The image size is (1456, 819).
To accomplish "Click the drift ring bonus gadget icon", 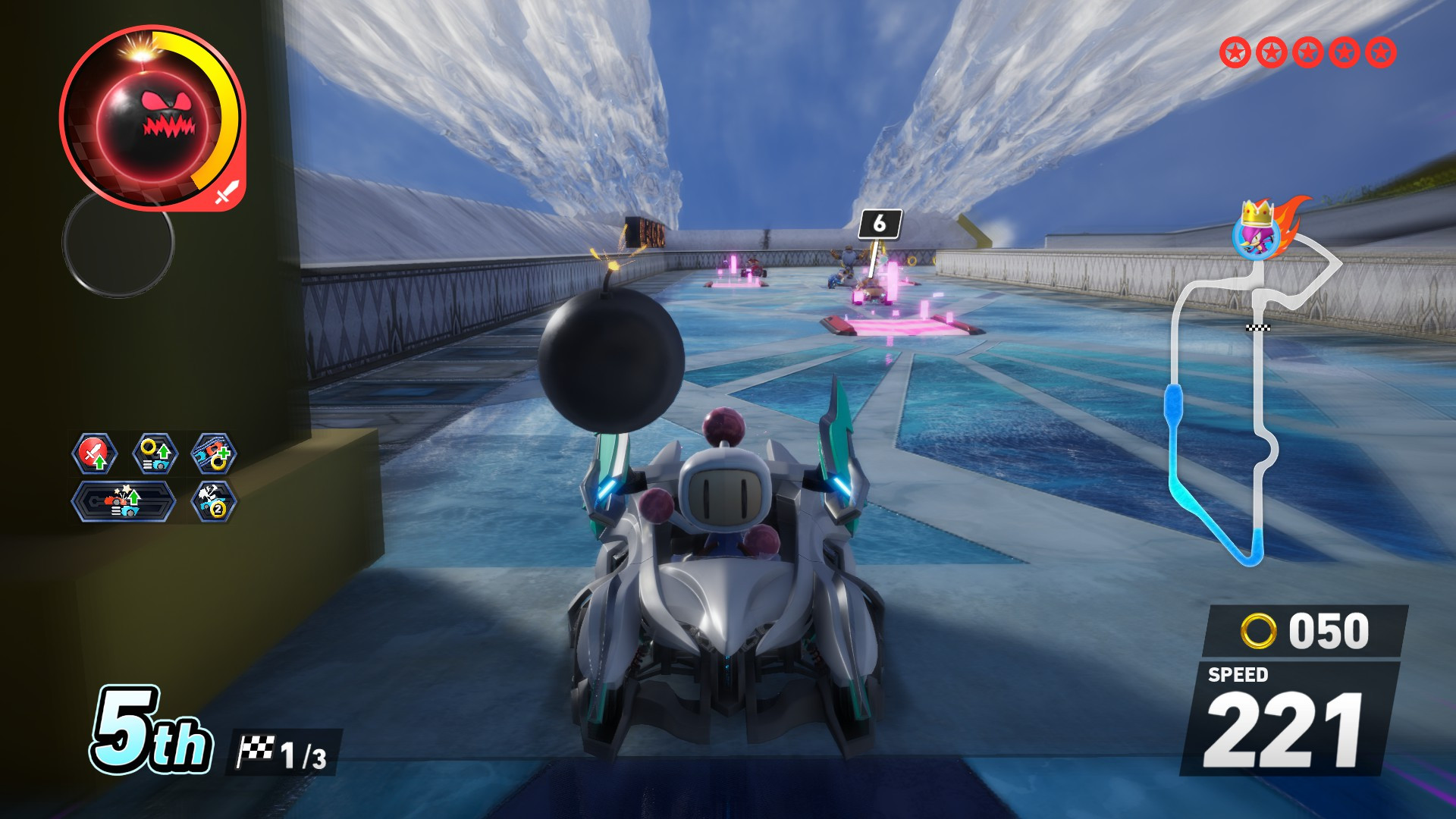I will tap(215, 451).
